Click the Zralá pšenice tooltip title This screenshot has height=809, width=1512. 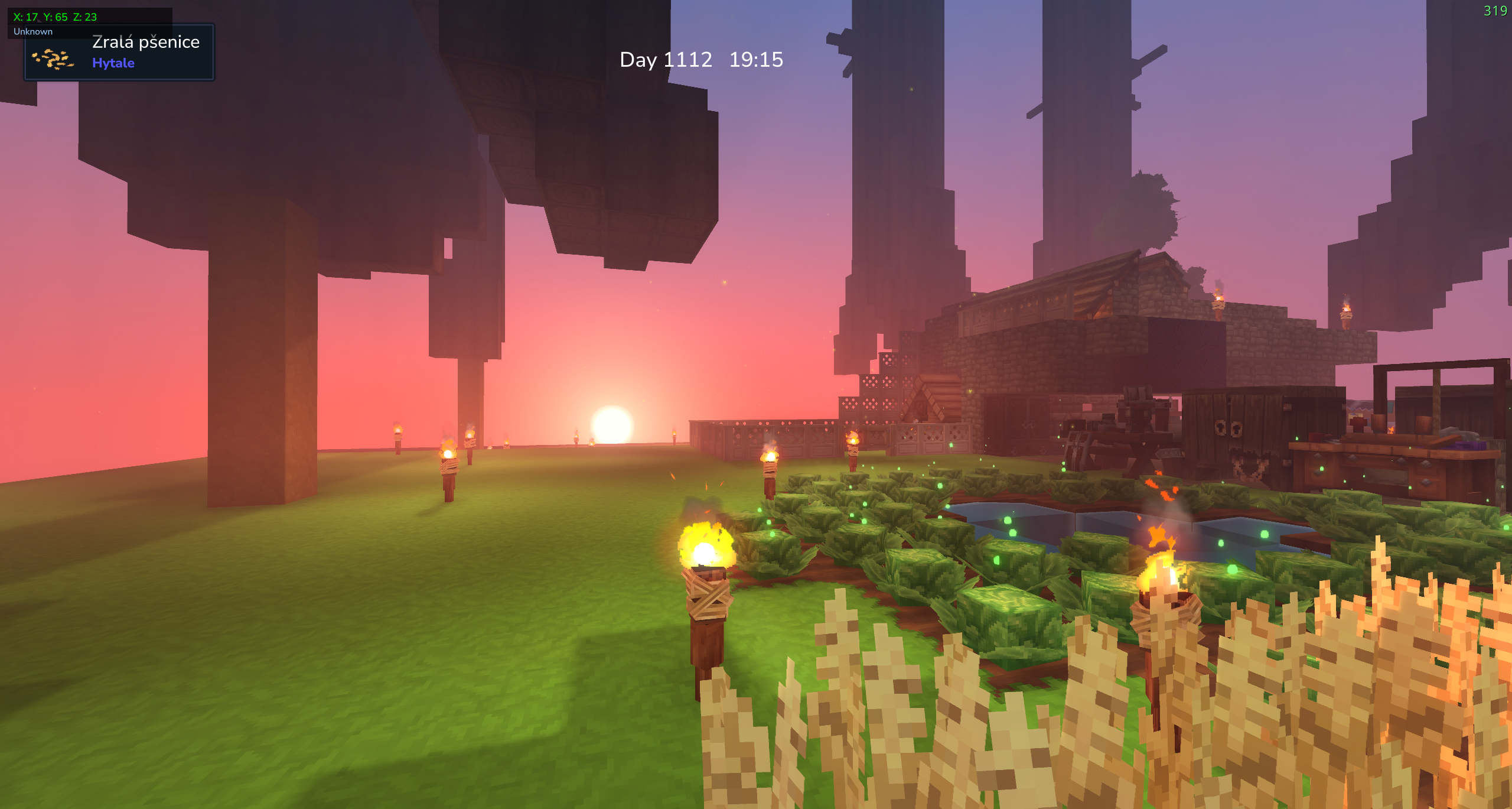pyautogui.click(x=146, y=42)
